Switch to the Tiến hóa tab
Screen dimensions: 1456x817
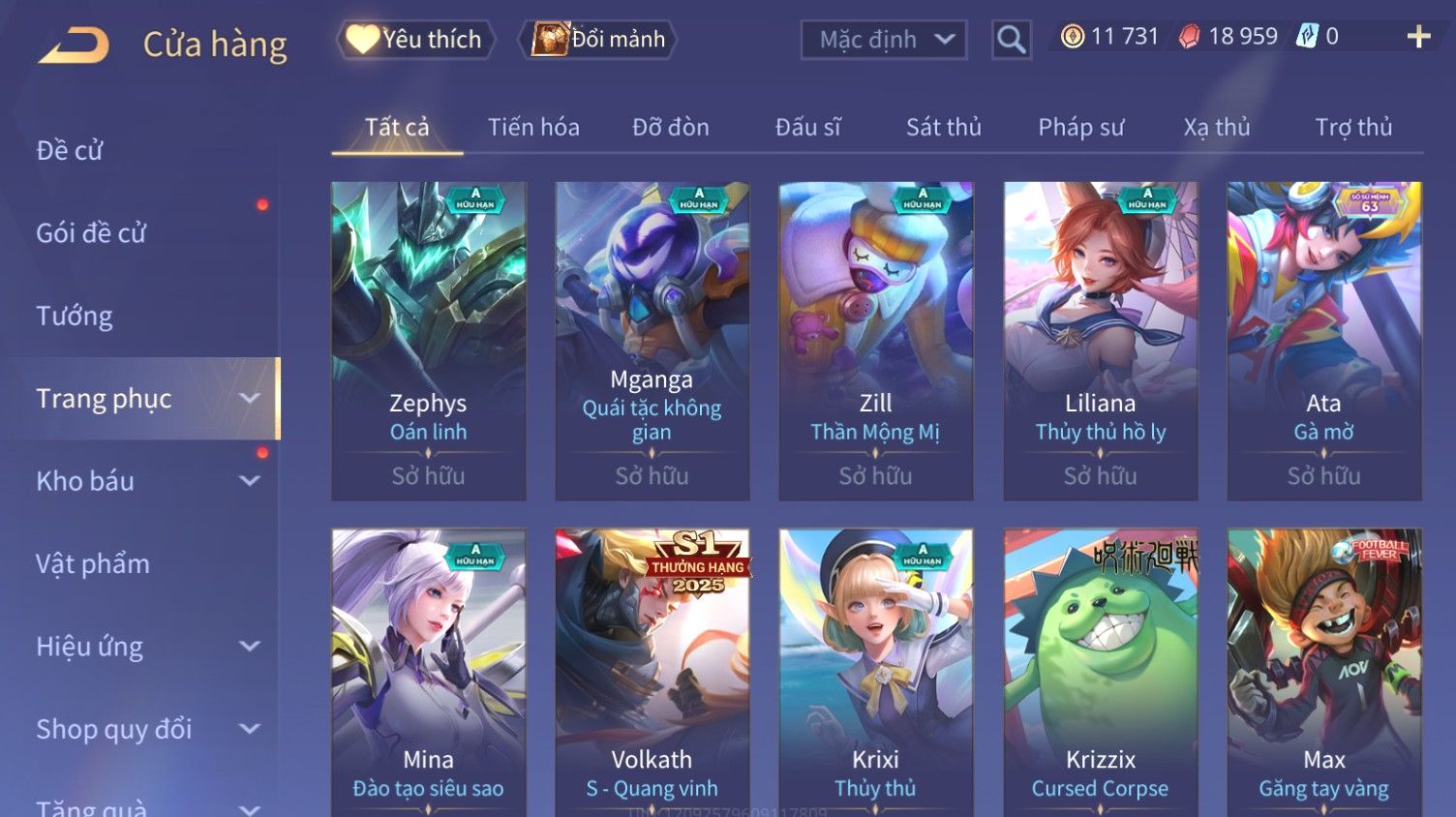tap(533, 127)
